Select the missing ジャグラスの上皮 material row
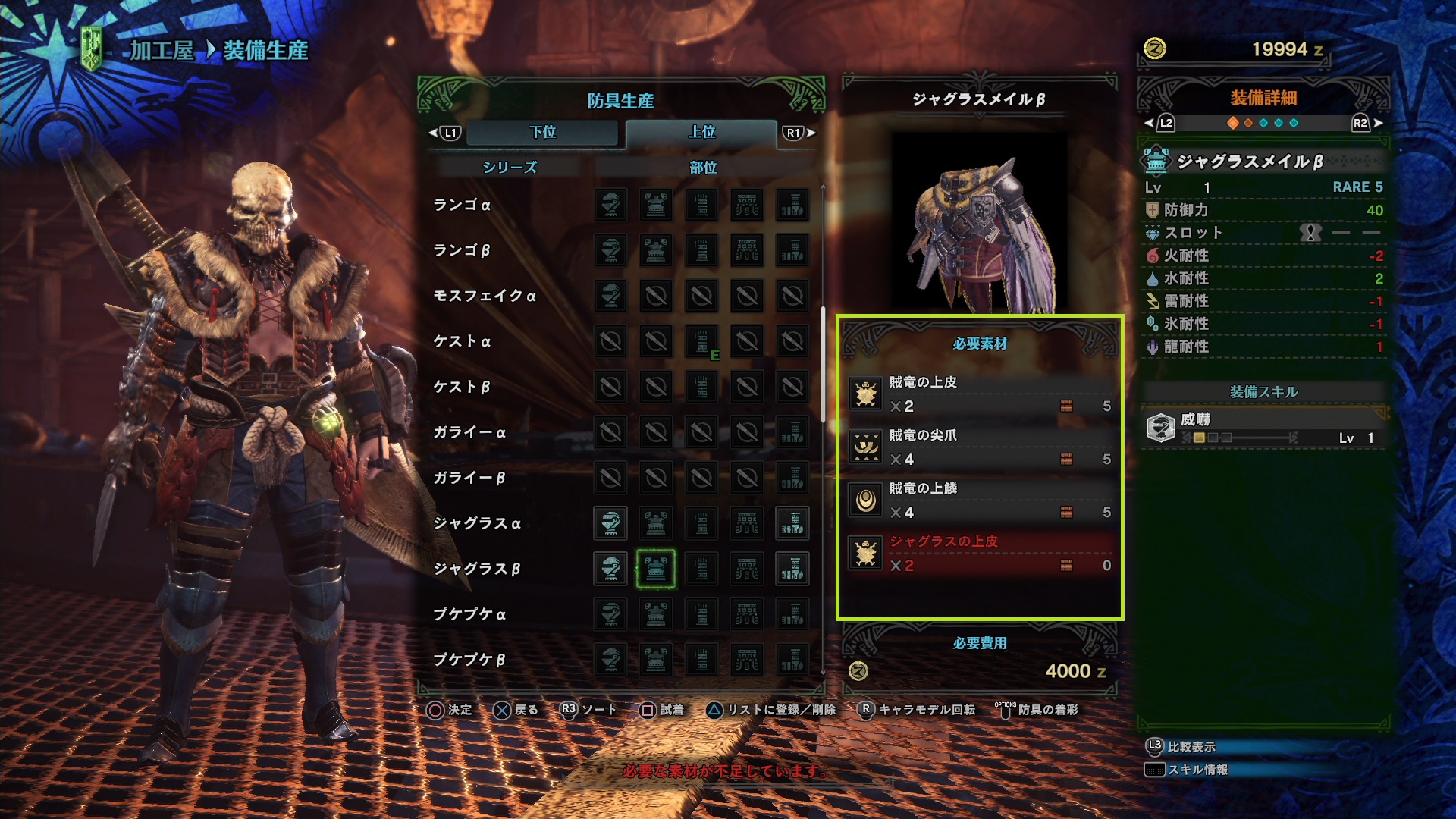 [x=980, y=554]
